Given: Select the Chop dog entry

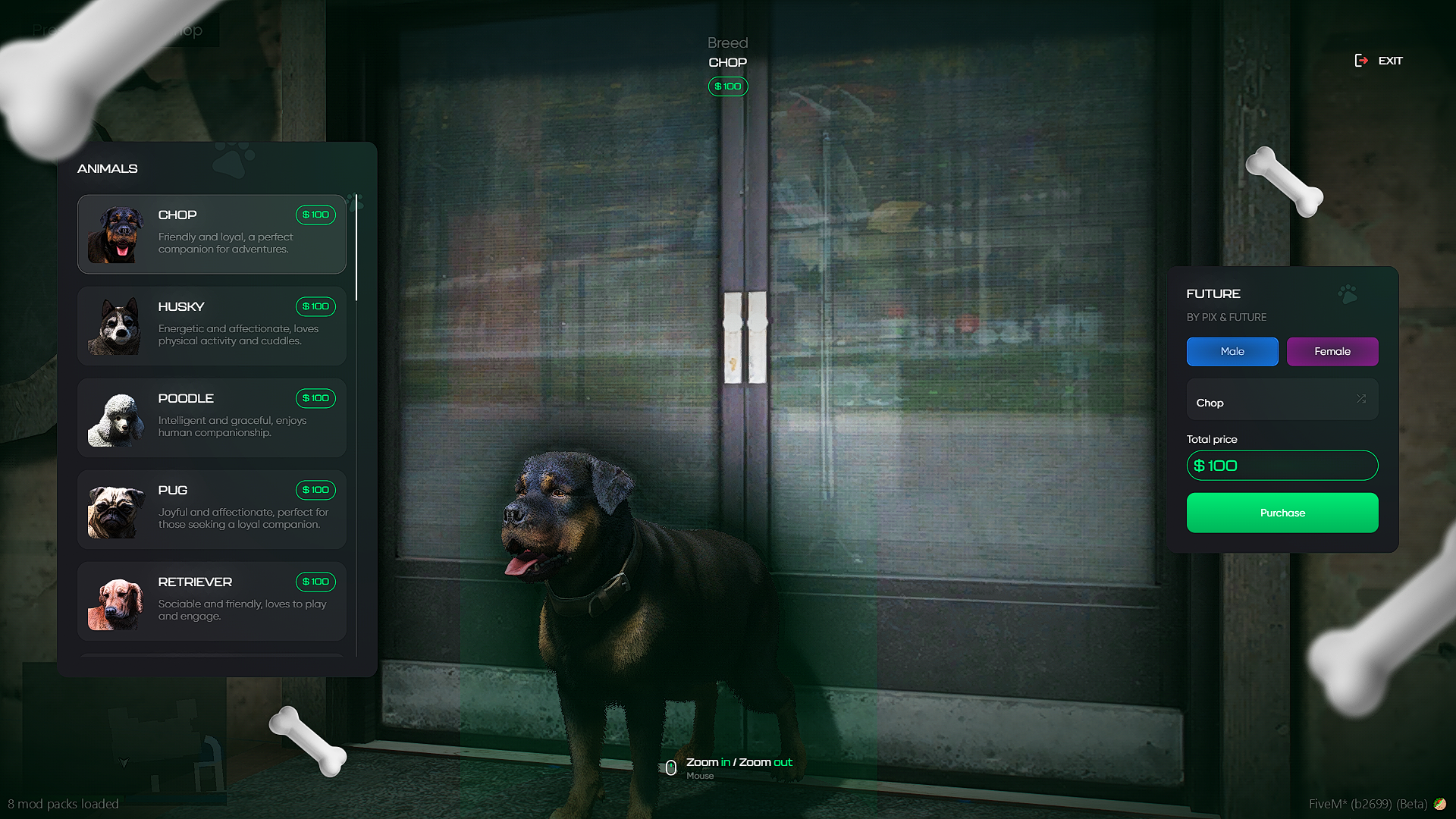Looking at the screenshot, I should [x=212, y=234].
